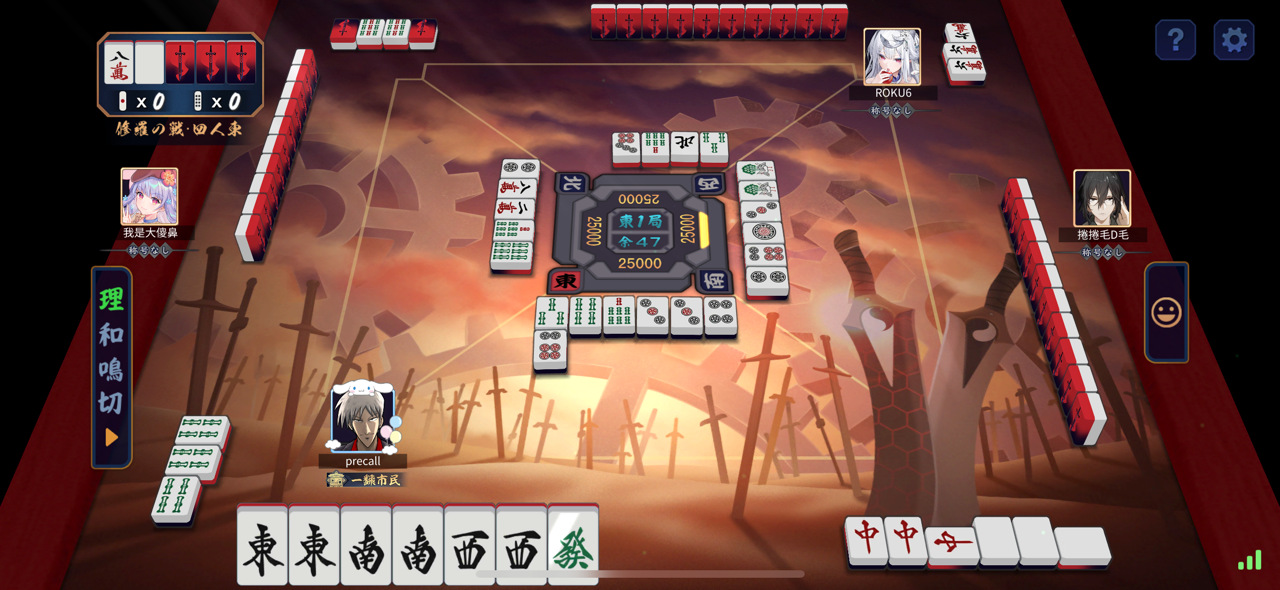Open the emoji smiley panel
The image size is (1280, 590).
(1166, 312)
